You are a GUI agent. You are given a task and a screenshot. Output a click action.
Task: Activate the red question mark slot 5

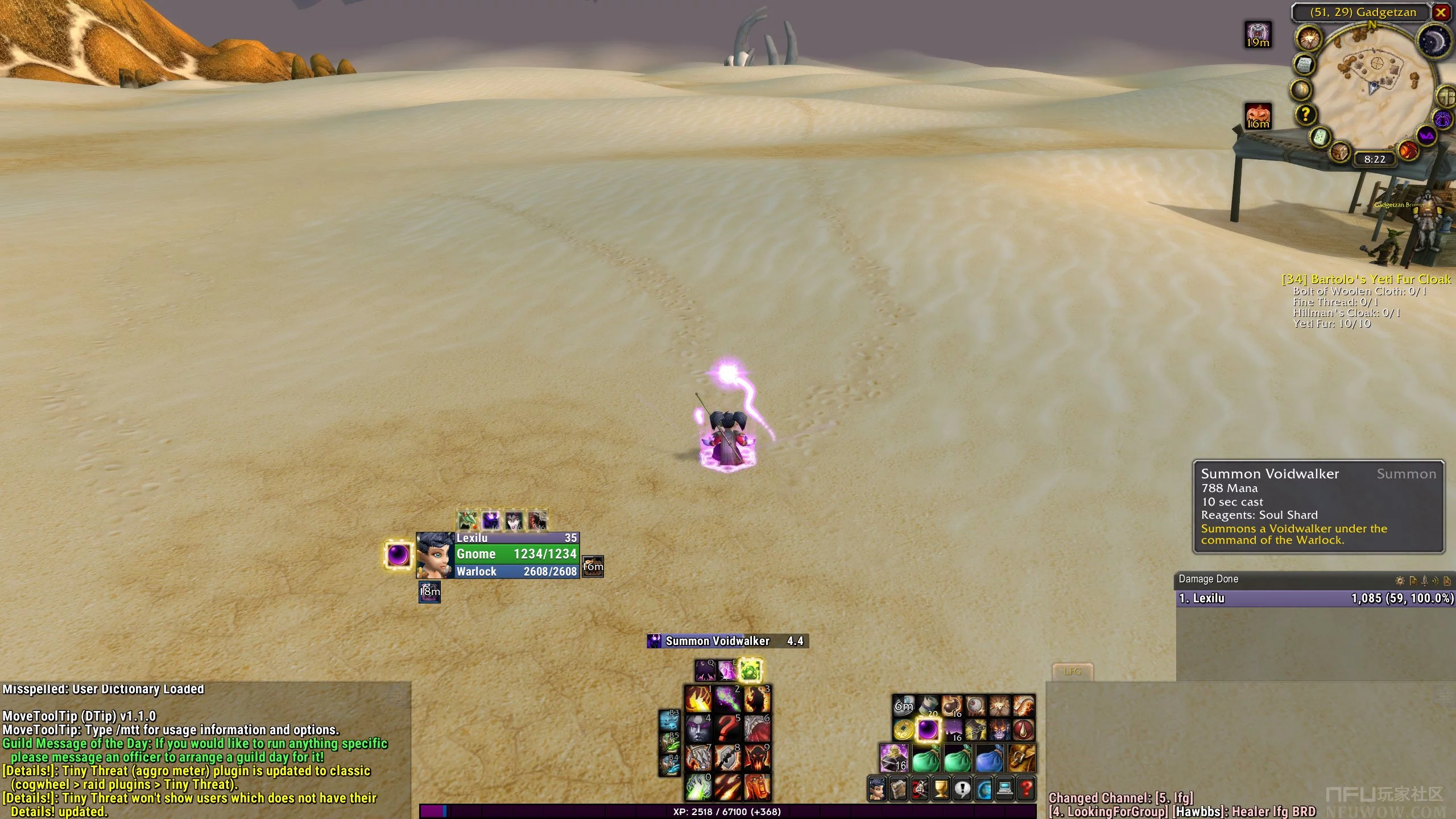(727, 729)
